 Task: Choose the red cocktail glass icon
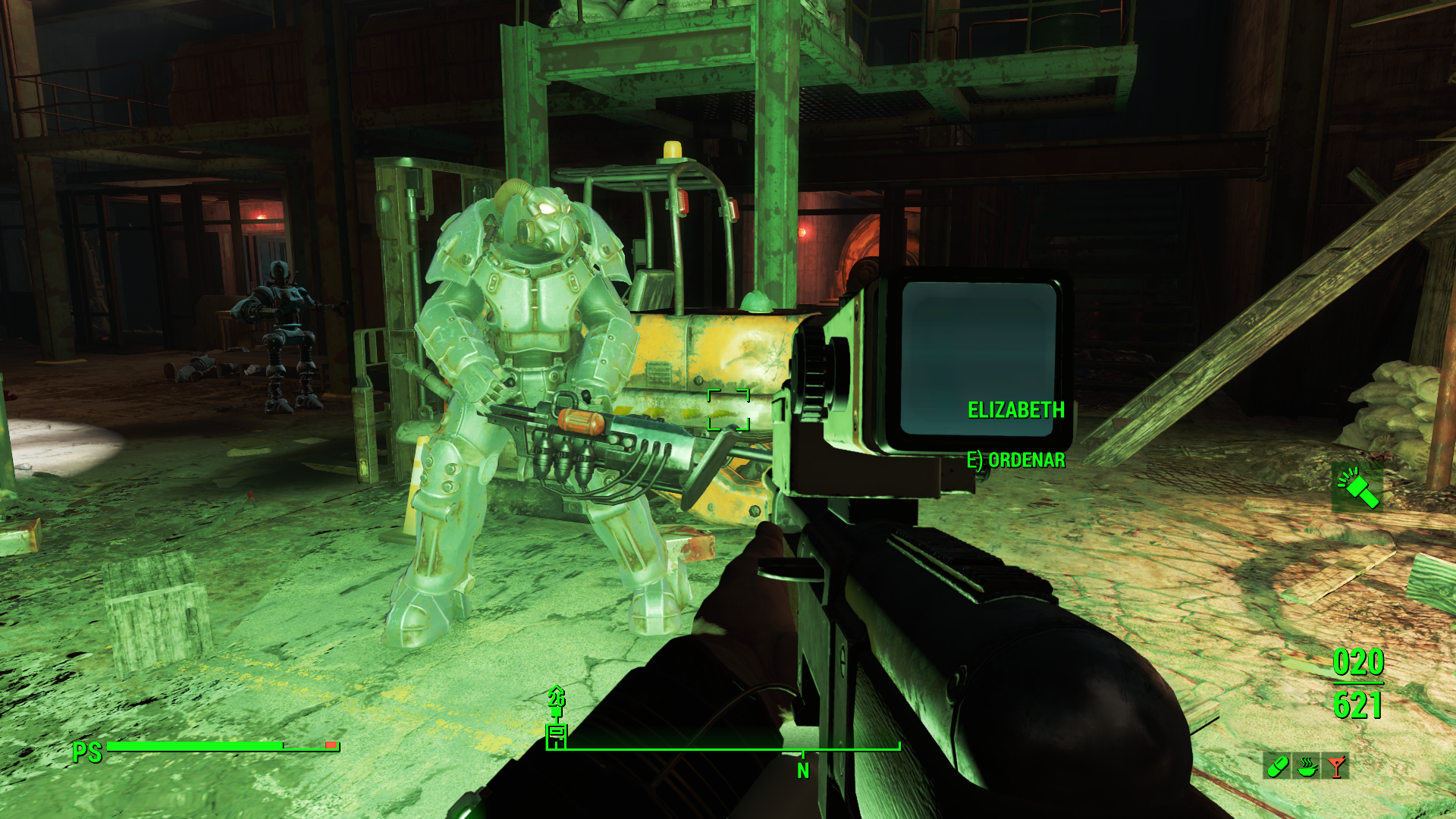1336,766
